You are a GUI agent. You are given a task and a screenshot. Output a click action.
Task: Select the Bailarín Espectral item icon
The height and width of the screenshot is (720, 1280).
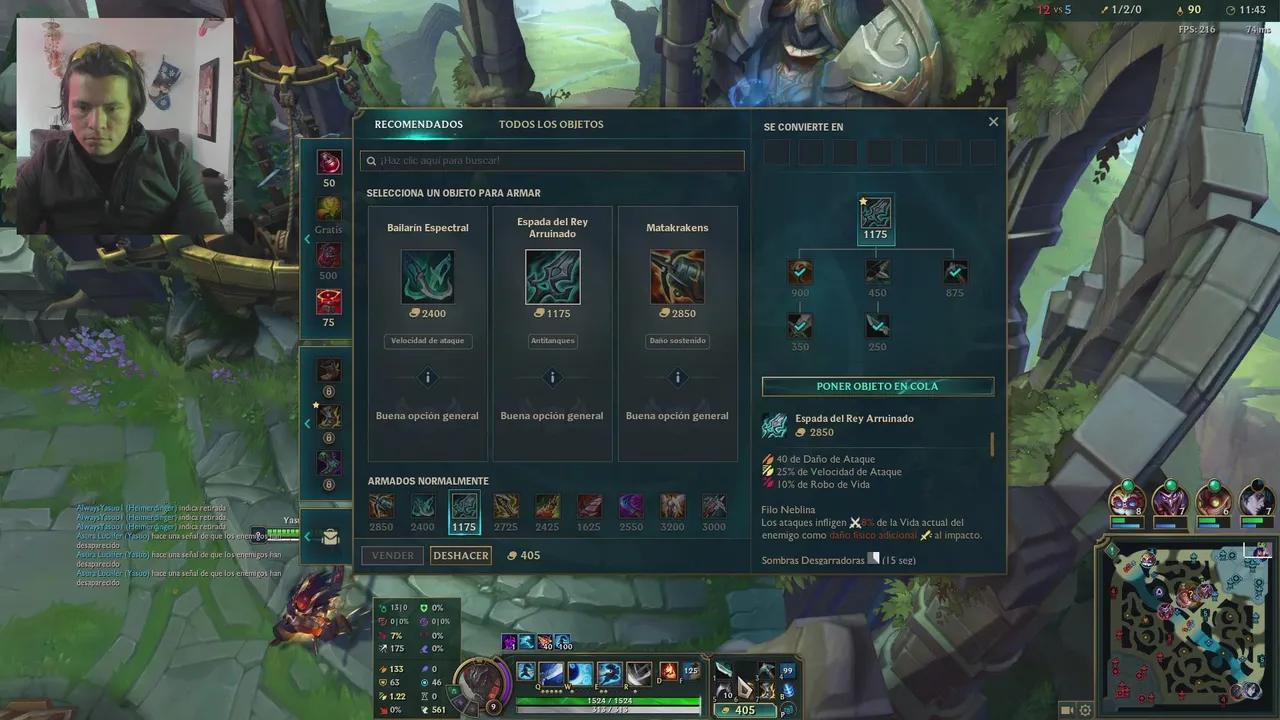point(427,276)
